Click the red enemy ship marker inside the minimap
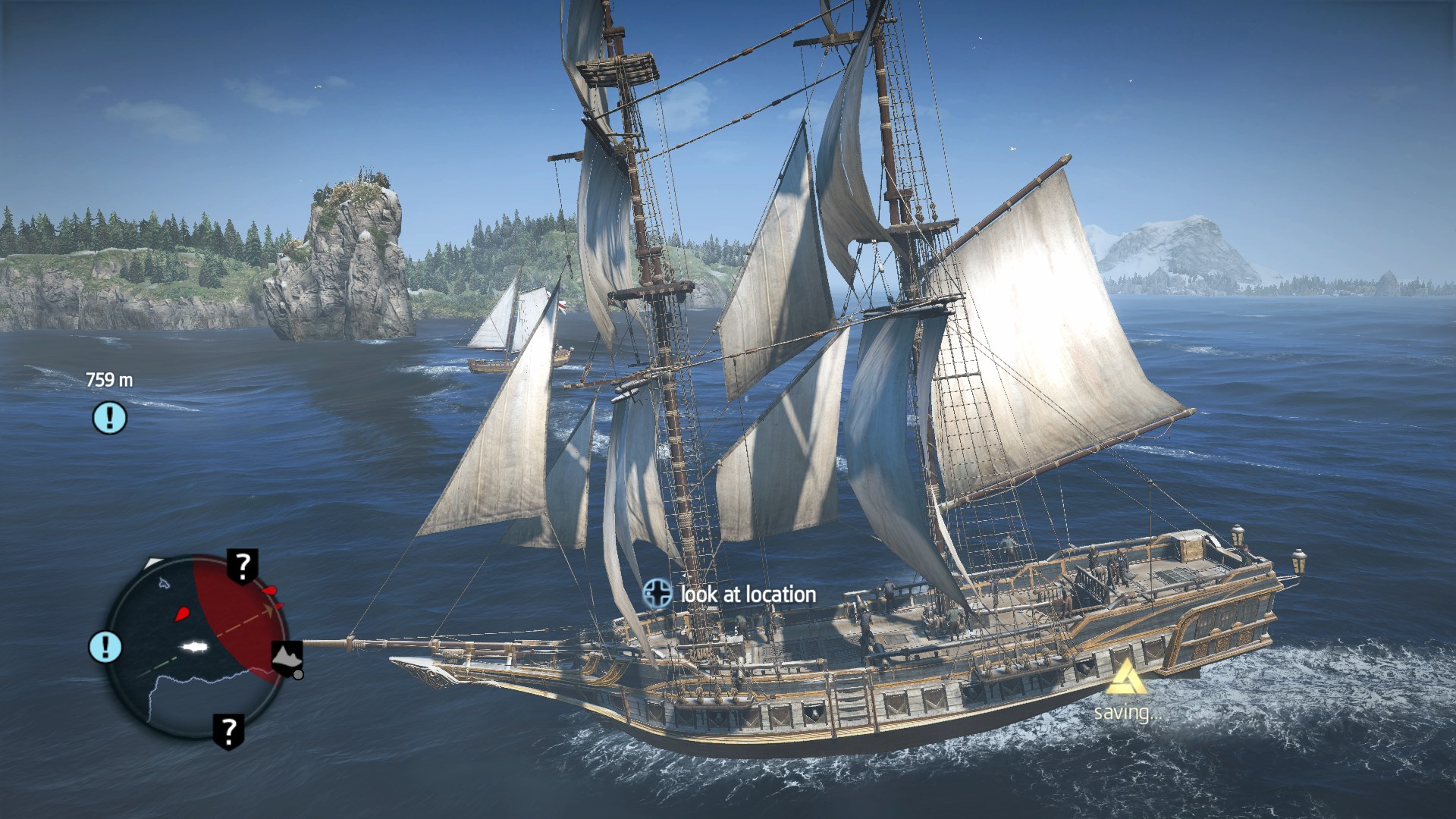The image size is (1456, 819). (182, 613)
